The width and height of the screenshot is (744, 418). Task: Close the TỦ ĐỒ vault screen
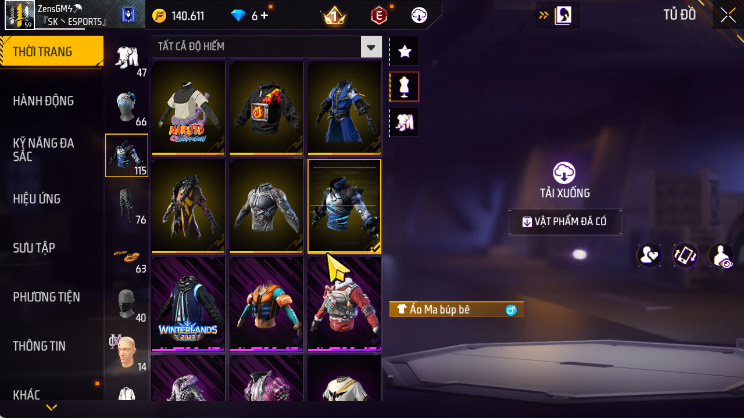point(726,15)
